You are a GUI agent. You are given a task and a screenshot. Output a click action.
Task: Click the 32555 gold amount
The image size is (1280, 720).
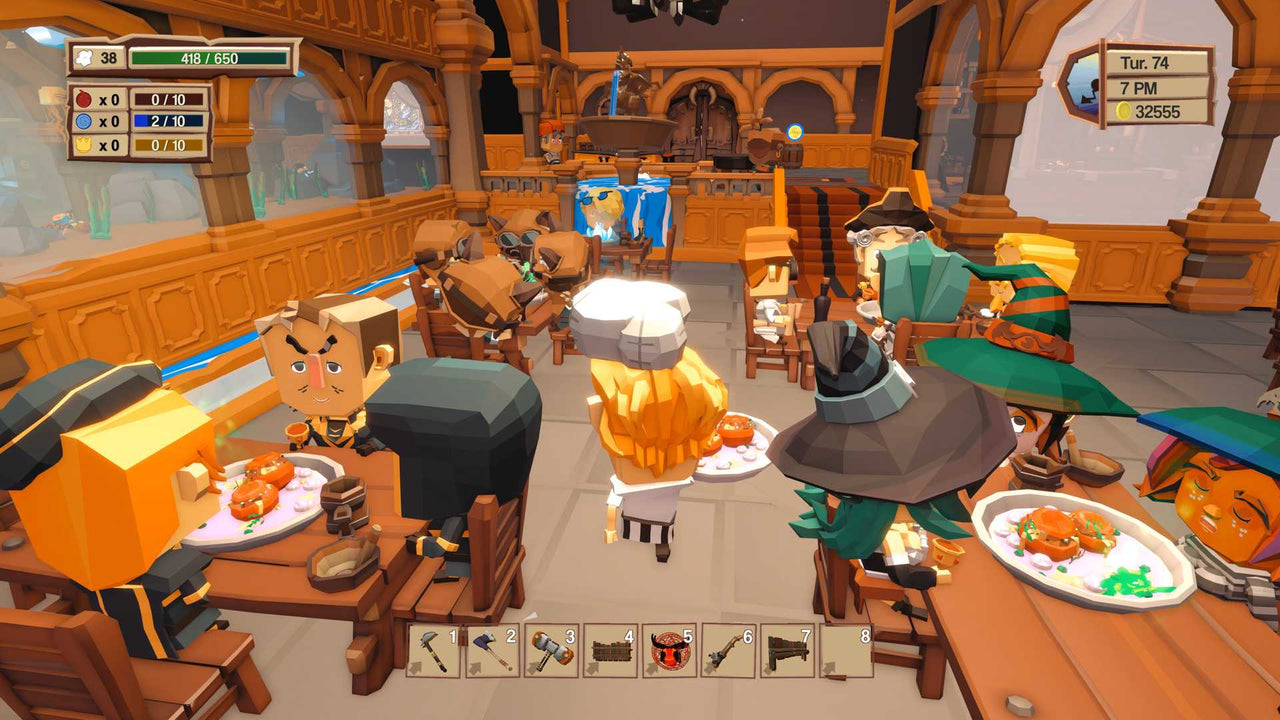click(x=1160, y=110)
